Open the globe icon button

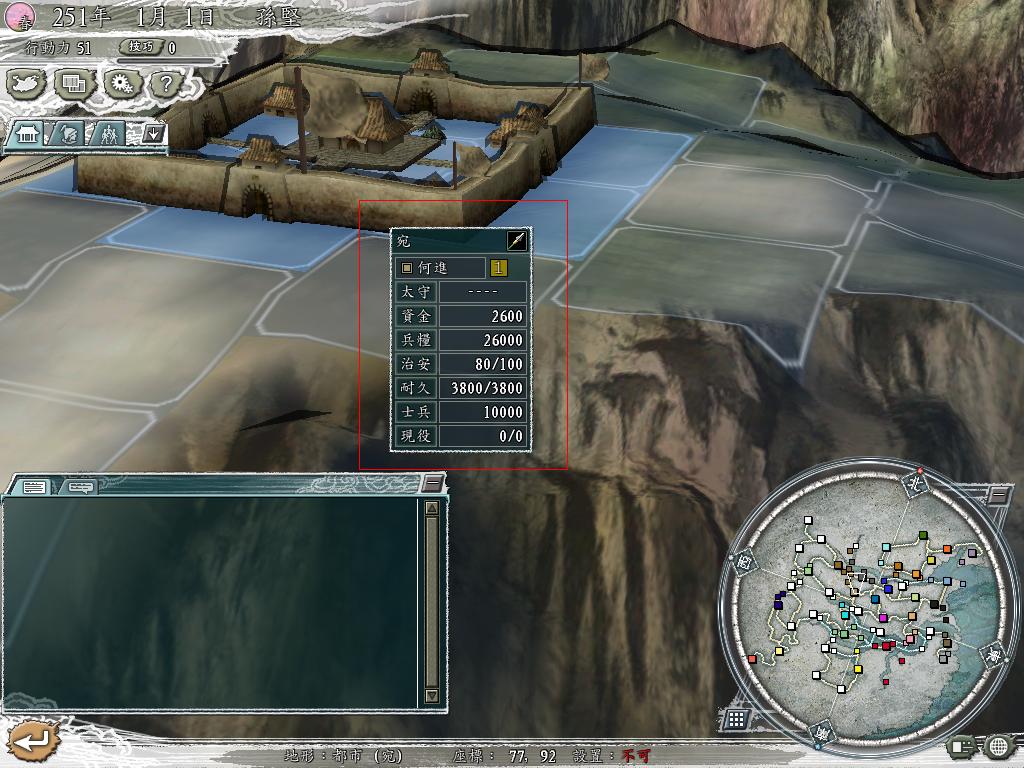coord(999,745)
